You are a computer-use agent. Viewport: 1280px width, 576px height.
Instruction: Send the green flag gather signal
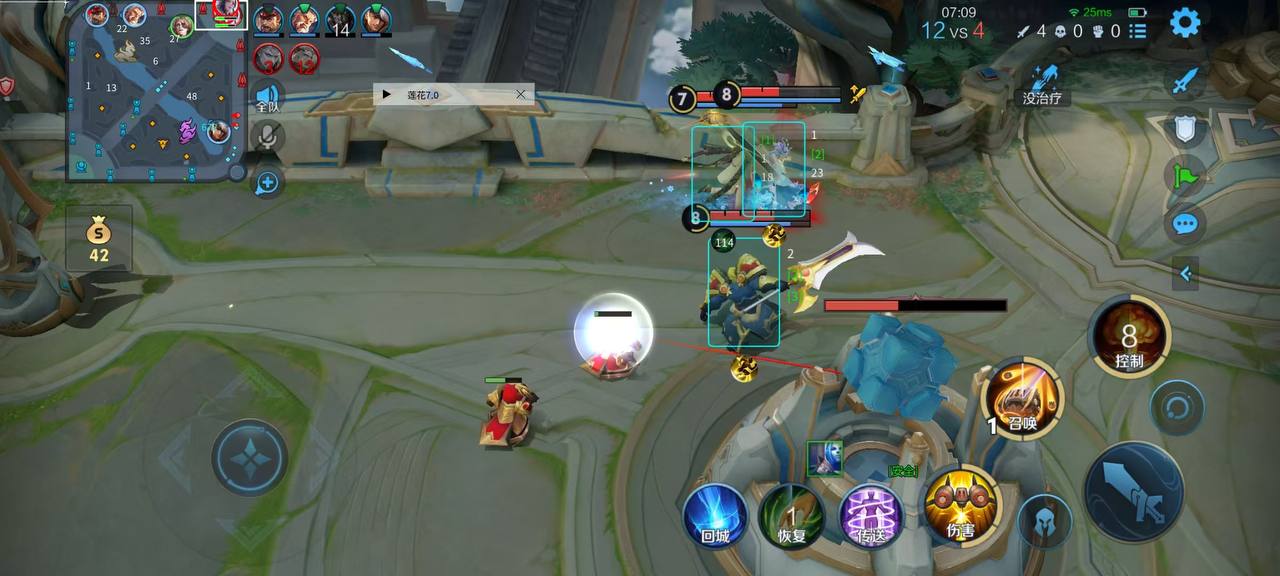coord(1185,176)
